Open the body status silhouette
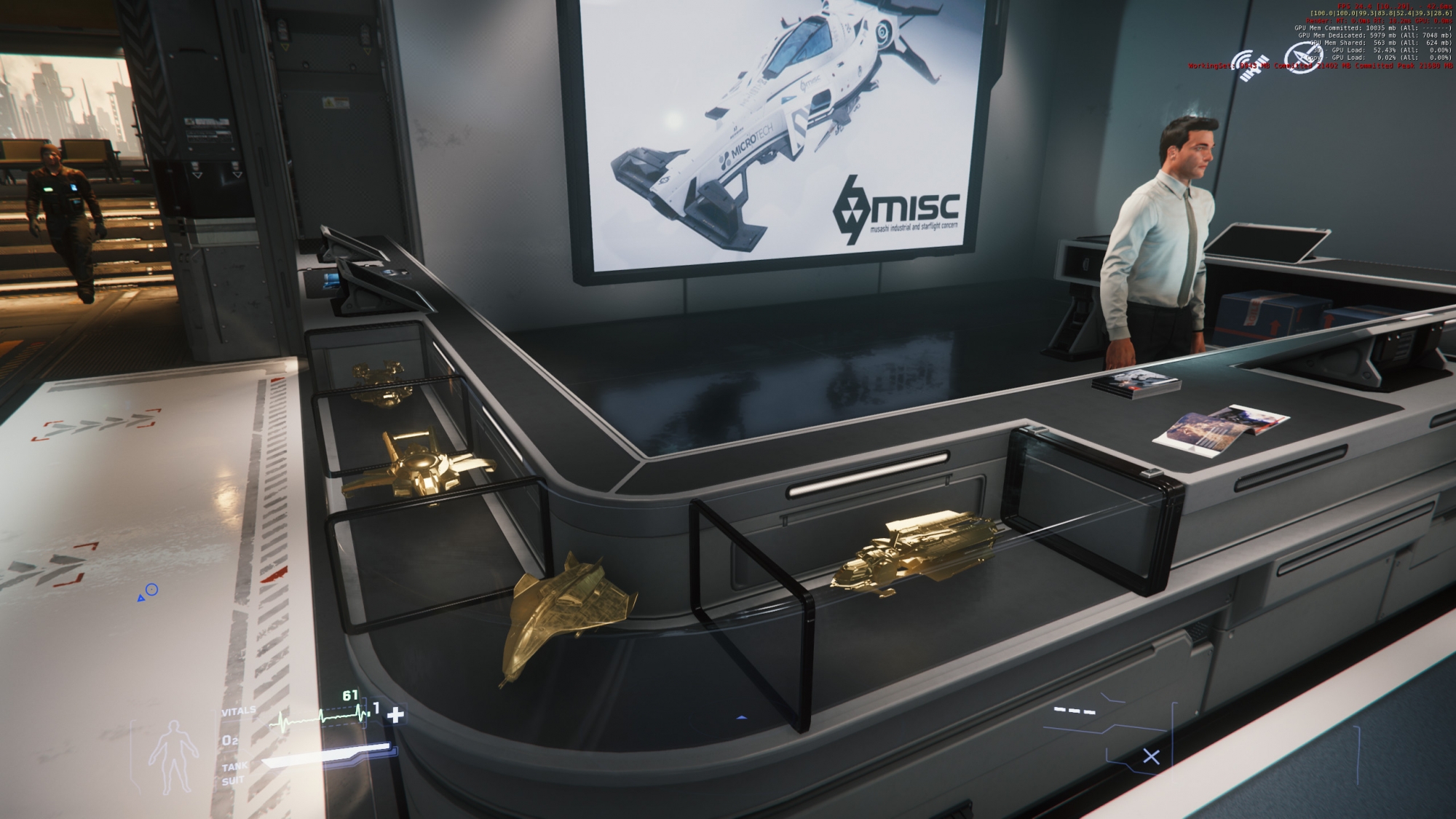Viewport: 1456px width, 819px height. click(x=173, y=756)
